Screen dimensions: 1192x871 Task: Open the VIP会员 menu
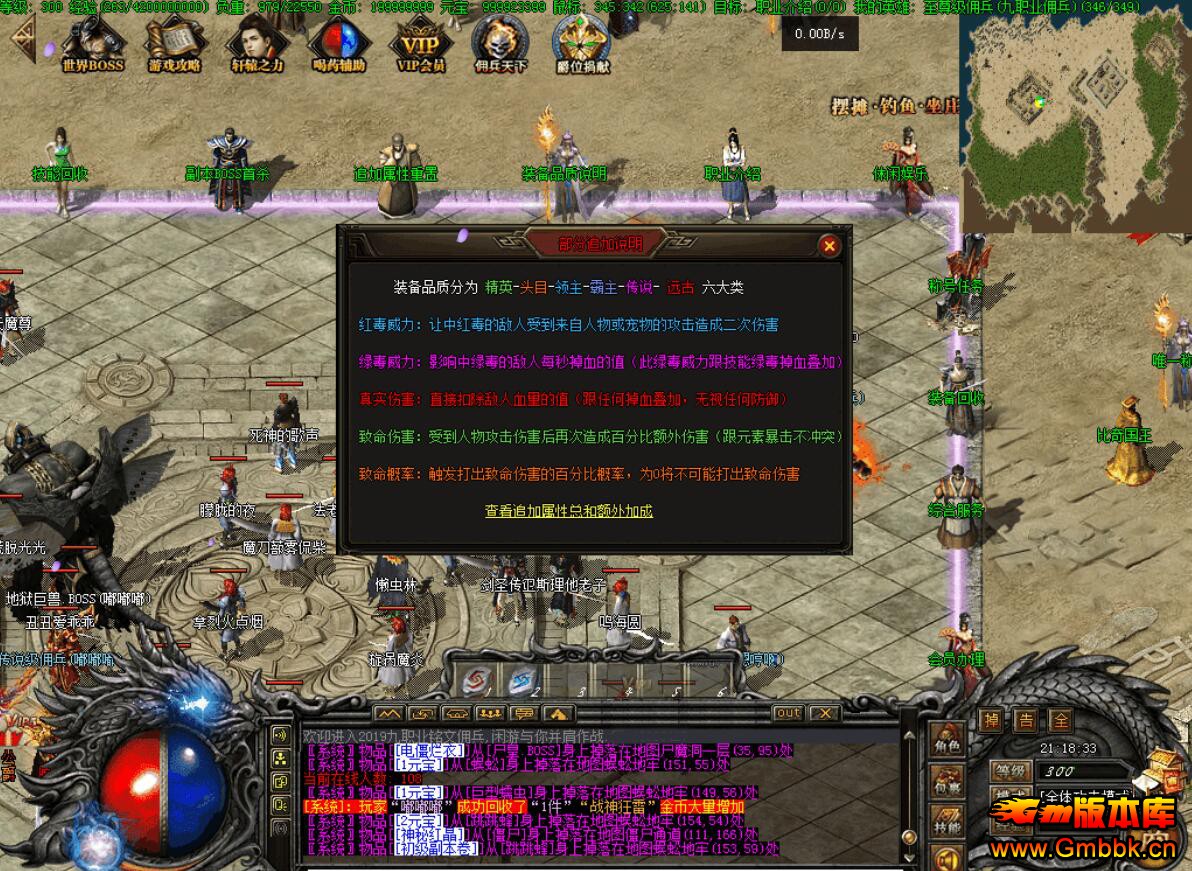421,45
